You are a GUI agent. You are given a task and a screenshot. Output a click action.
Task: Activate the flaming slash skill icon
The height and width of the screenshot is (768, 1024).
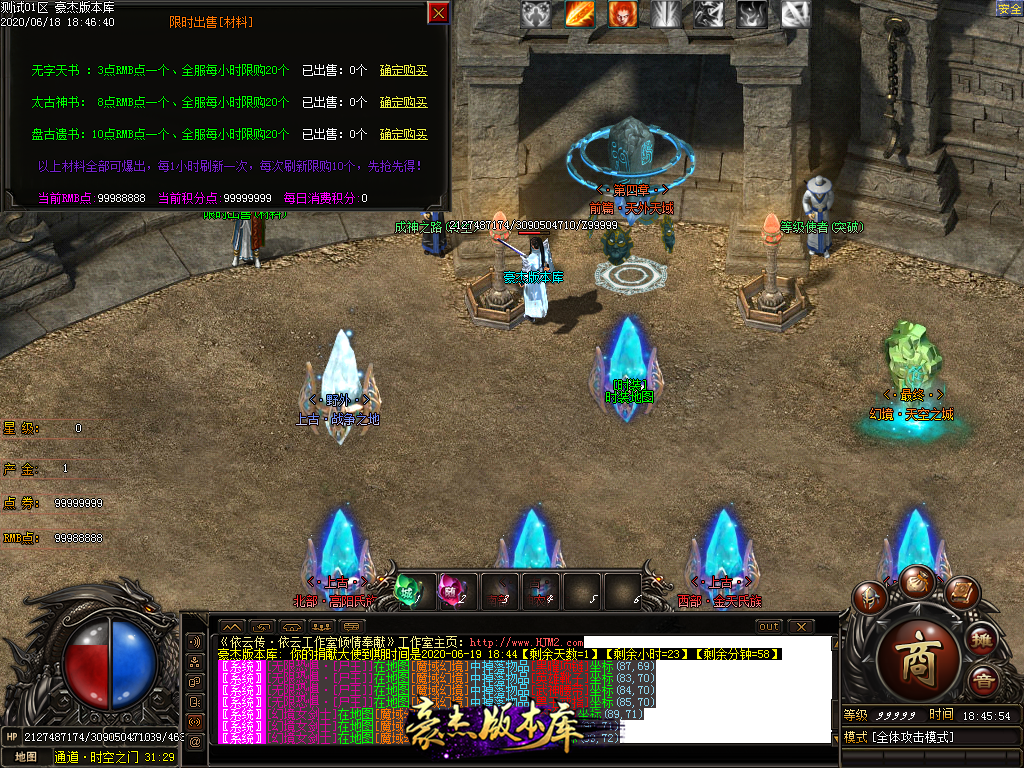tap(580, 14)
